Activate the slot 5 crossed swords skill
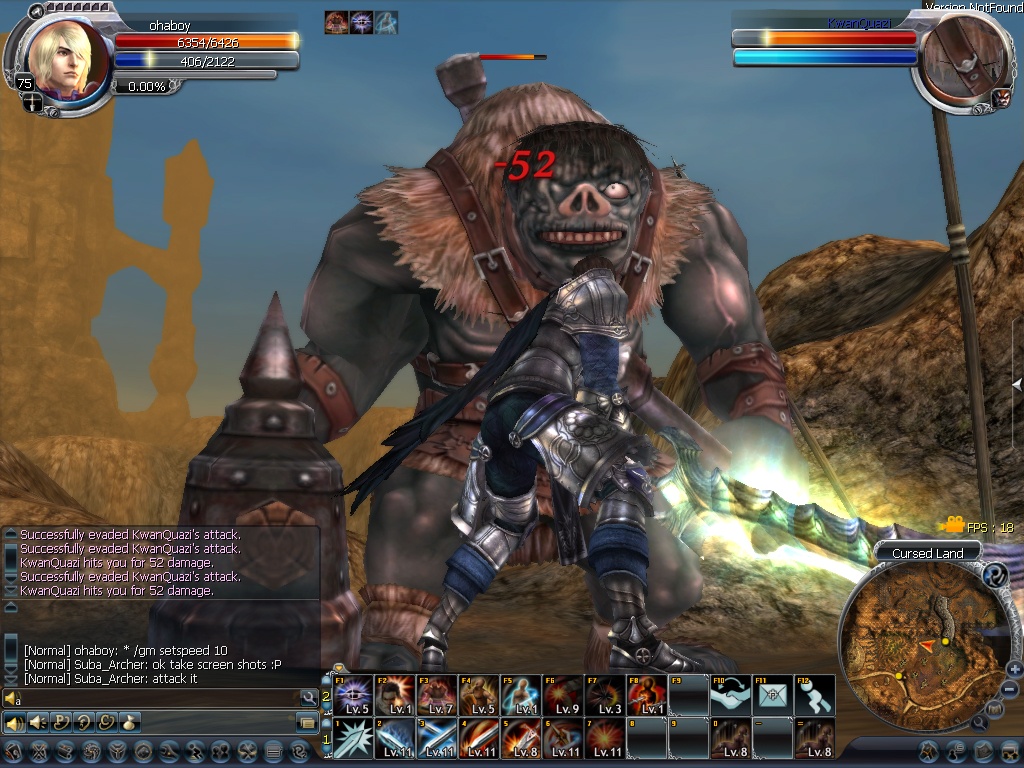Screen dimensions: 1024x768 521,738
